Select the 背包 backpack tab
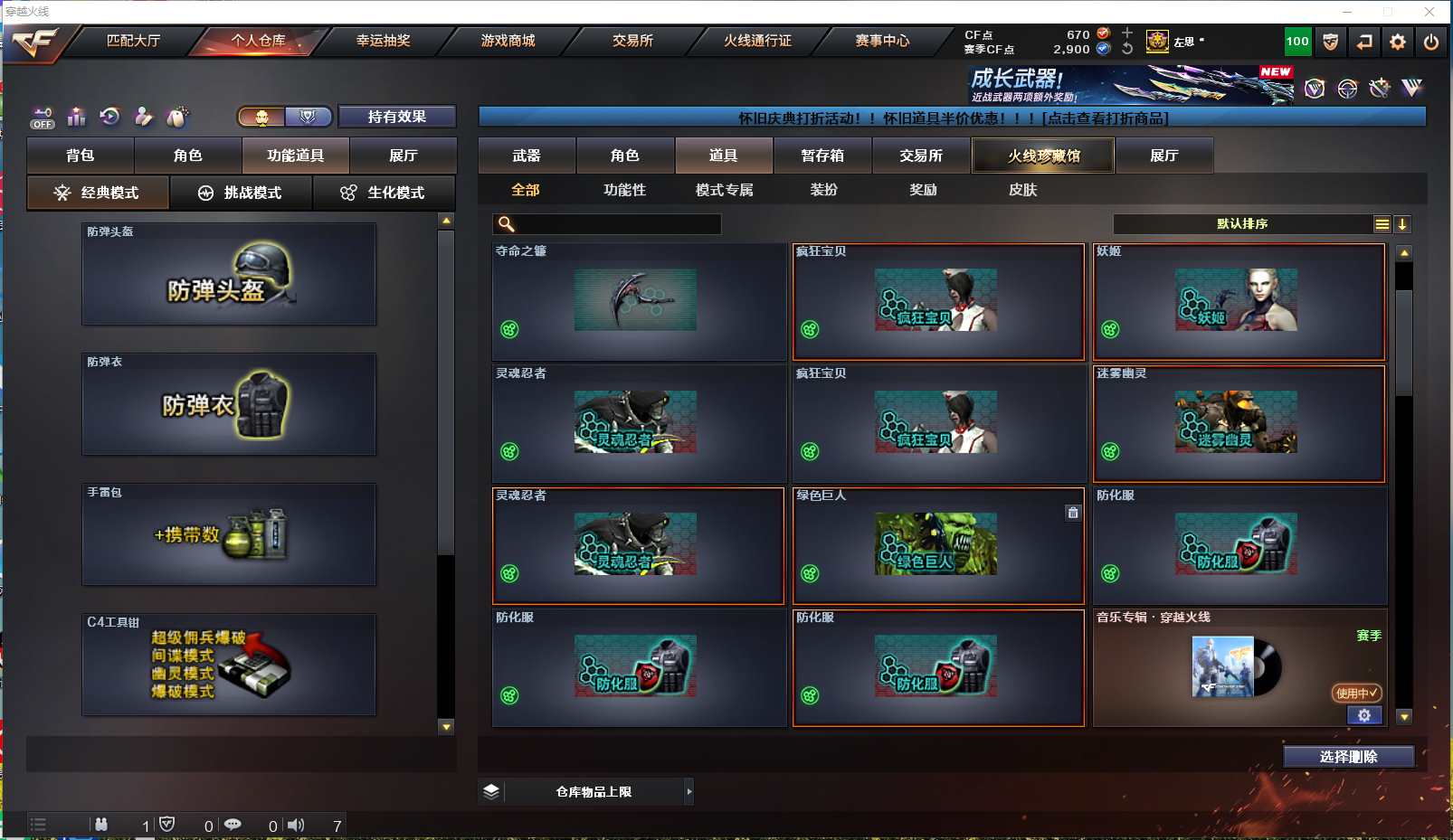The width and height of the screenshot is (1453, 840). point(81,156)
